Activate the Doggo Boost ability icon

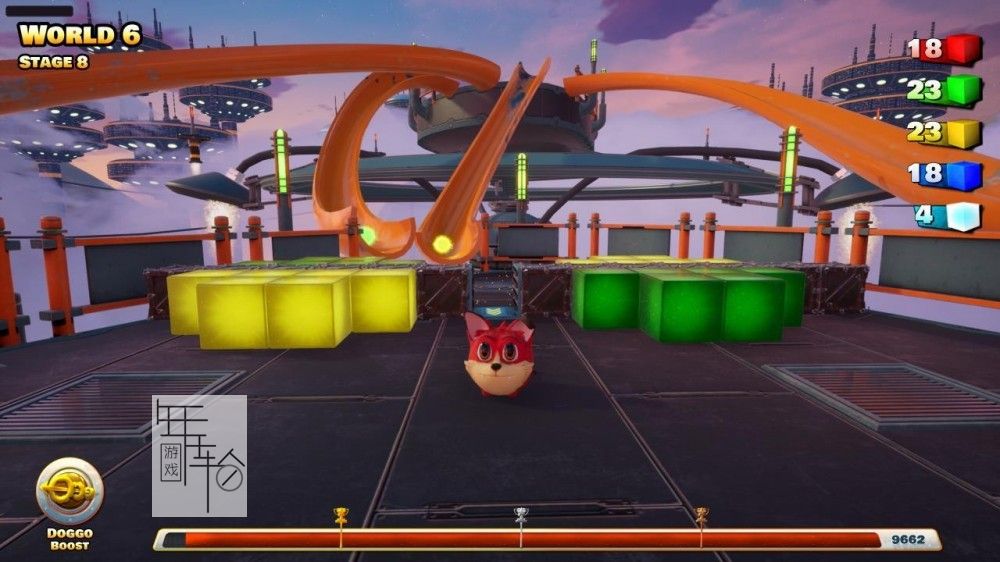[x=69, y=491]
